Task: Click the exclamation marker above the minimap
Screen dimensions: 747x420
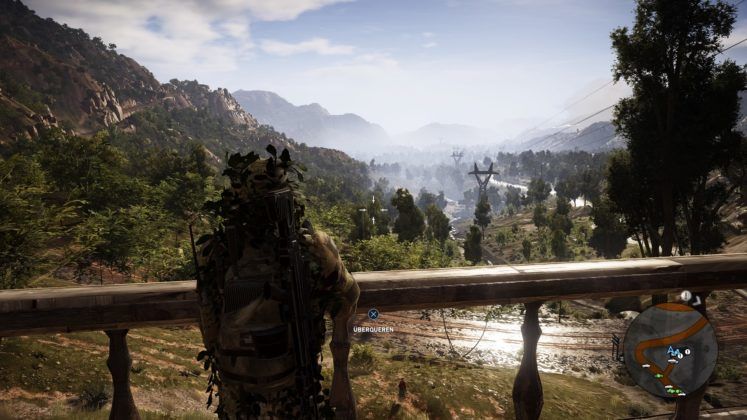Action: click(x=686, y=296)
